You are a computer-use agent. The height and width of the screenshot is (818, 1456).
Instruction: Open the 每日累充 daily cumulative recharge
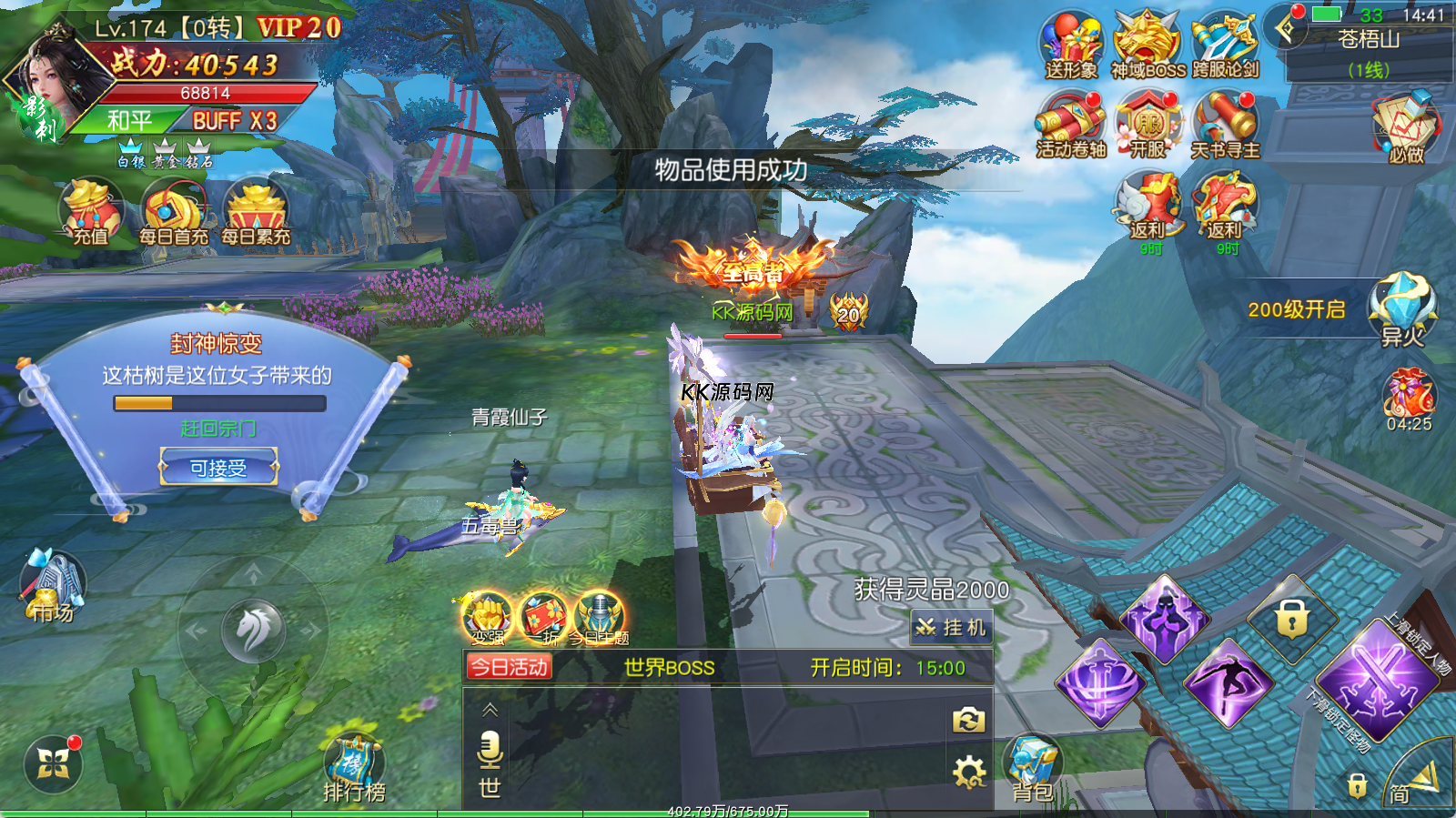[x=256, y=213]
